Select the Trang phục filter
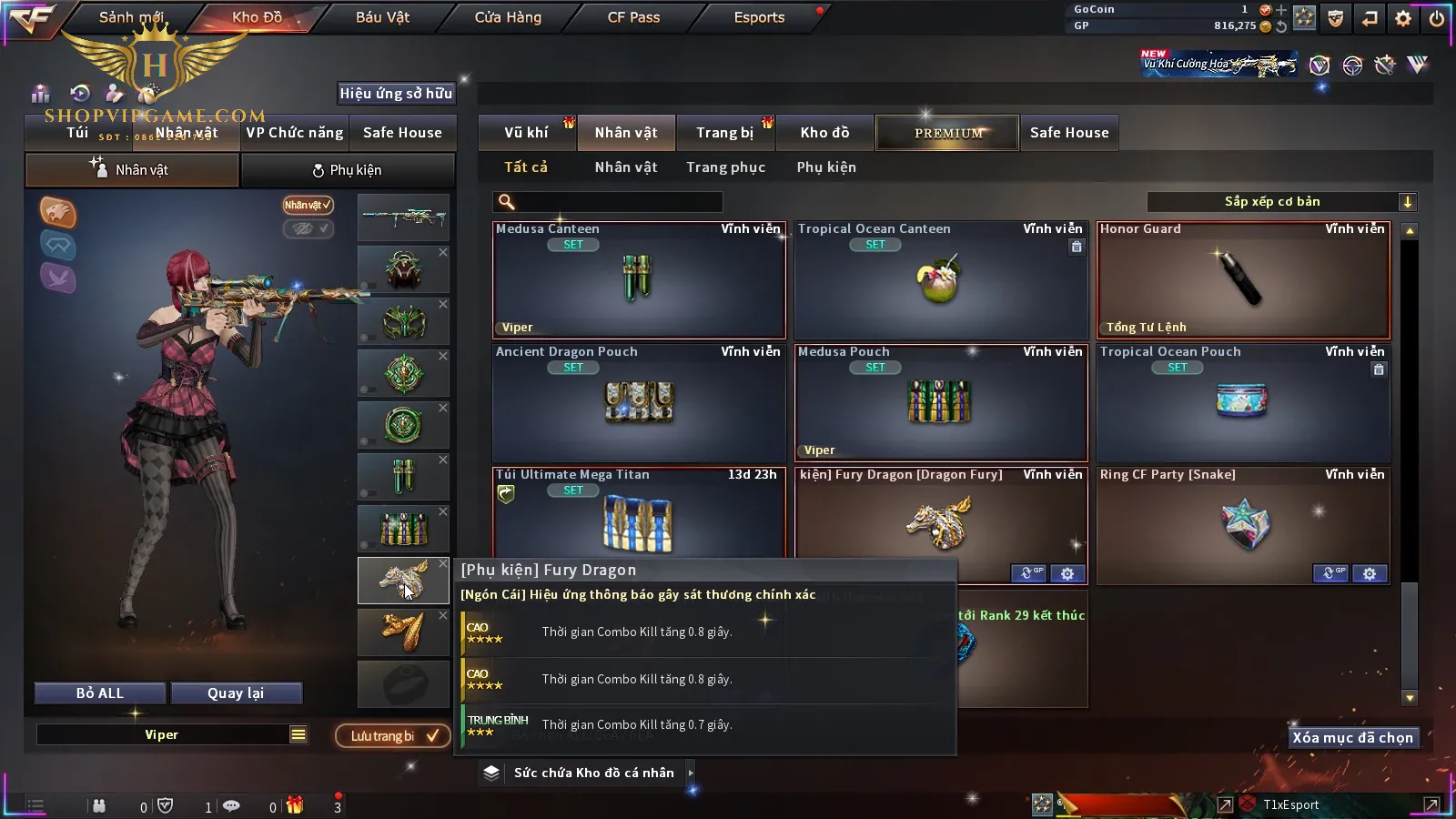Screen dimensions: 1456x819 click(725, 167)
